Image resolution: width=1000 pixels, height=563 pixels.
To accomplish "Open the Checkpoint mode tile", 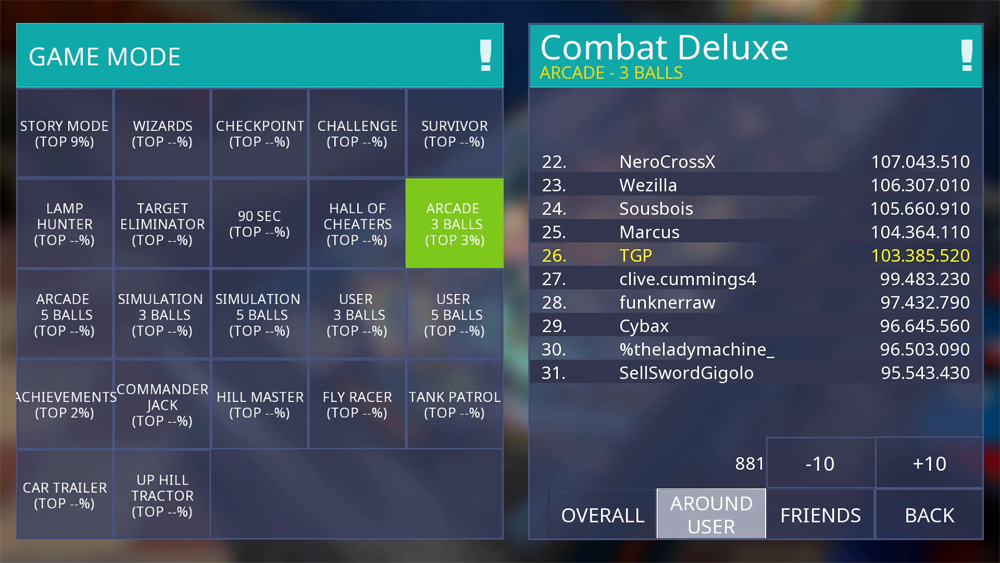I will coord(259,134).
